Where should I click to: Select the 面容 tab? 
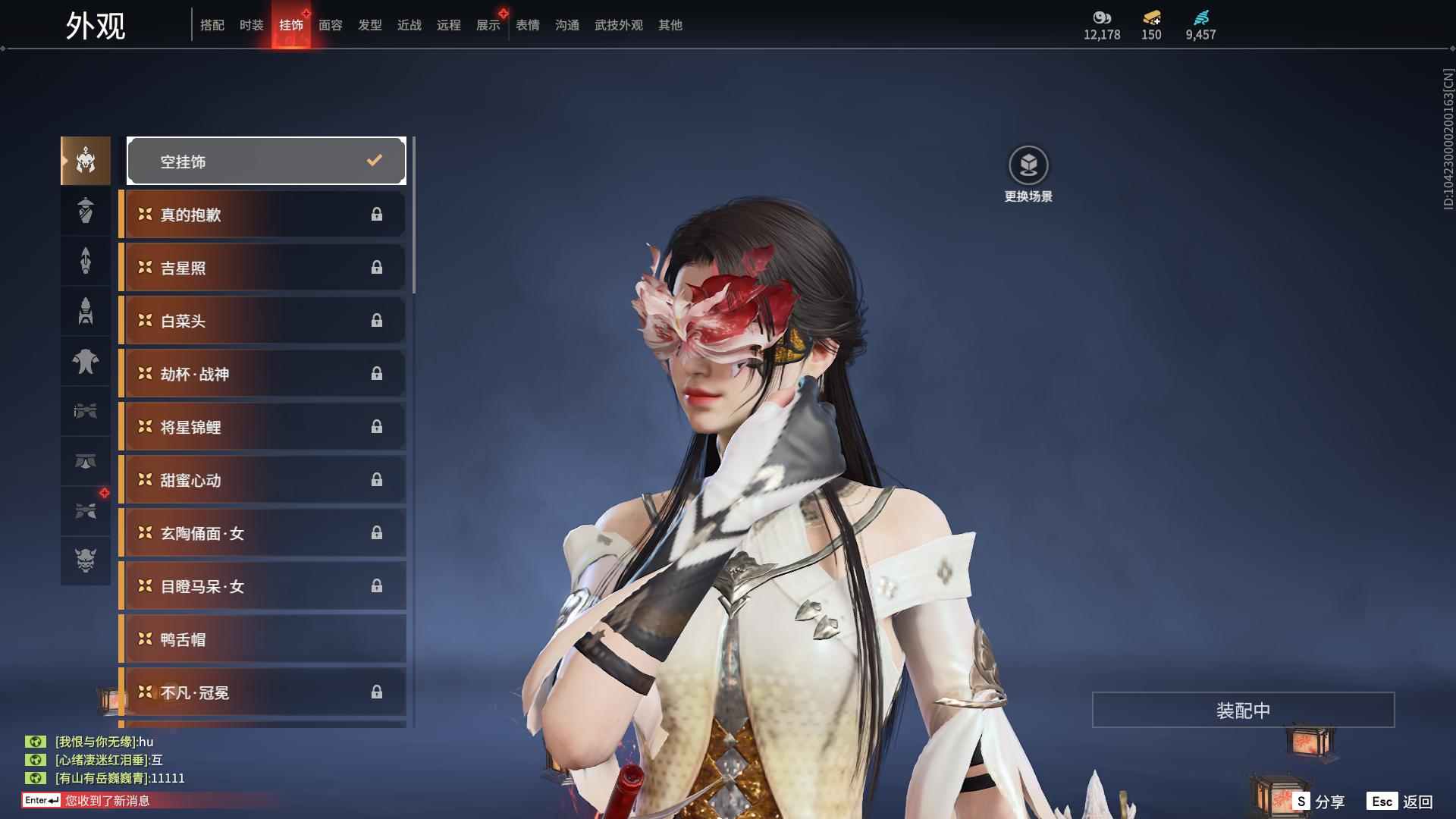click(331, 25)
